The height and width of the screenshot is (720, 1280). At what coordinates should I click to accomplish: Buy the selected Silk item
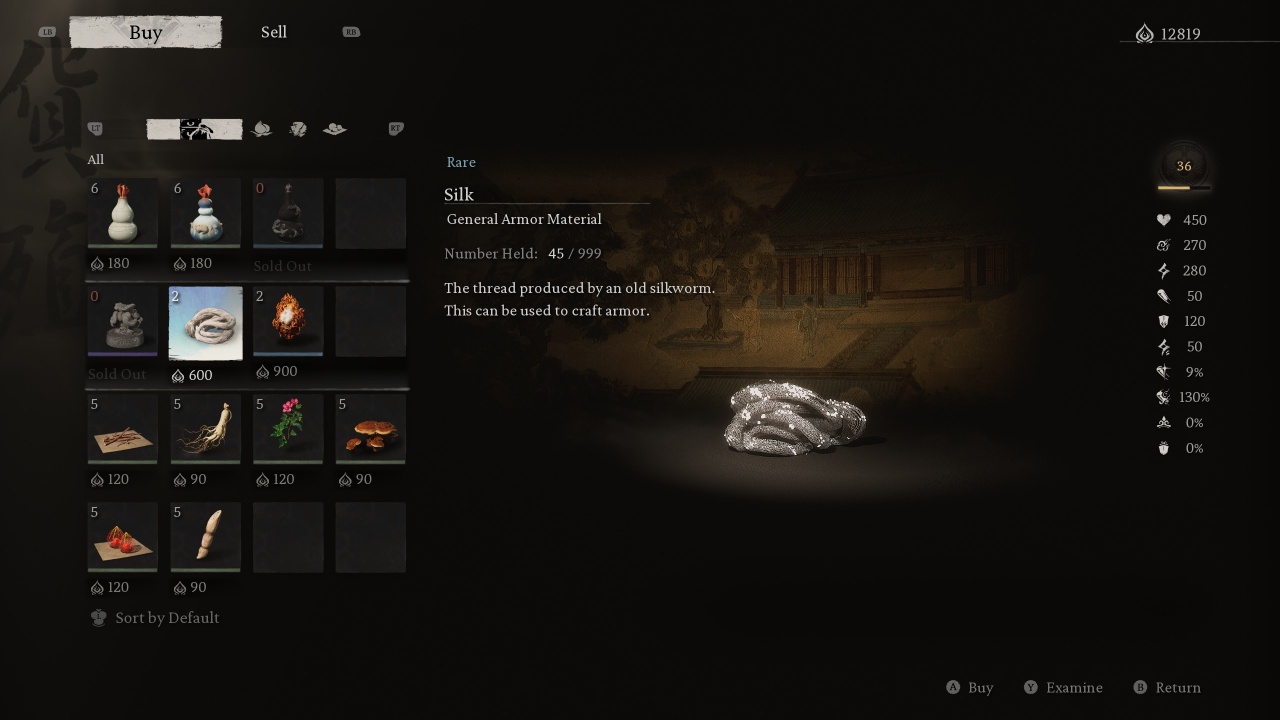[969, 688]
